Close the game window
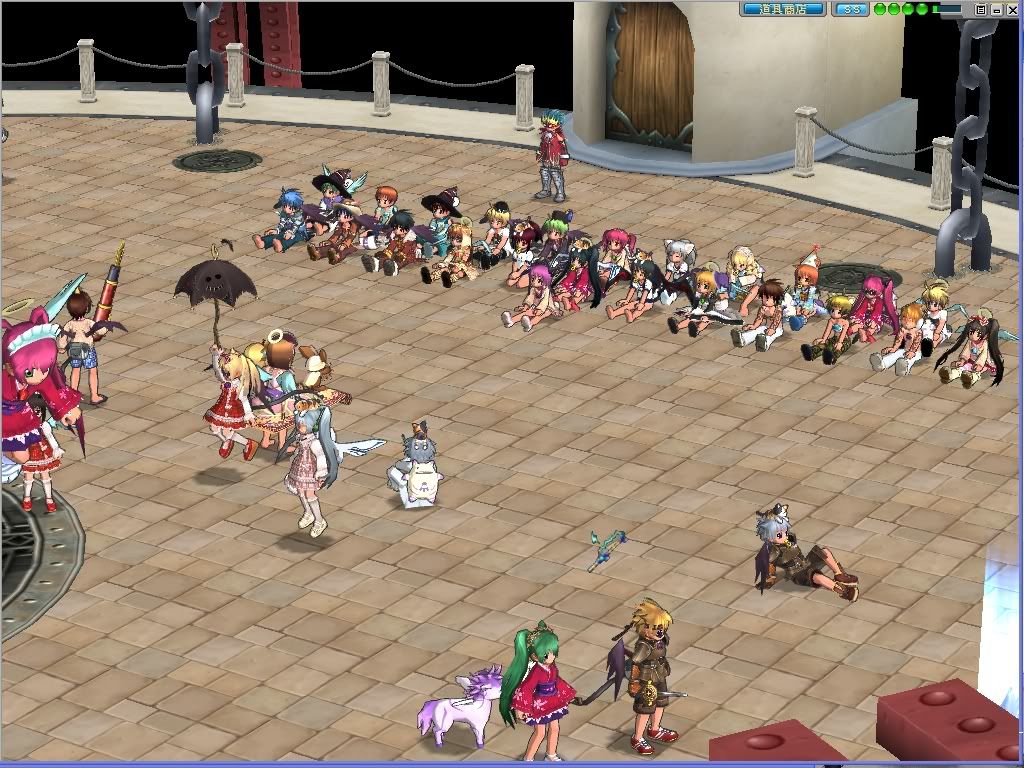The width and height of the screenshot is (1024, 768). (1012, 9)
